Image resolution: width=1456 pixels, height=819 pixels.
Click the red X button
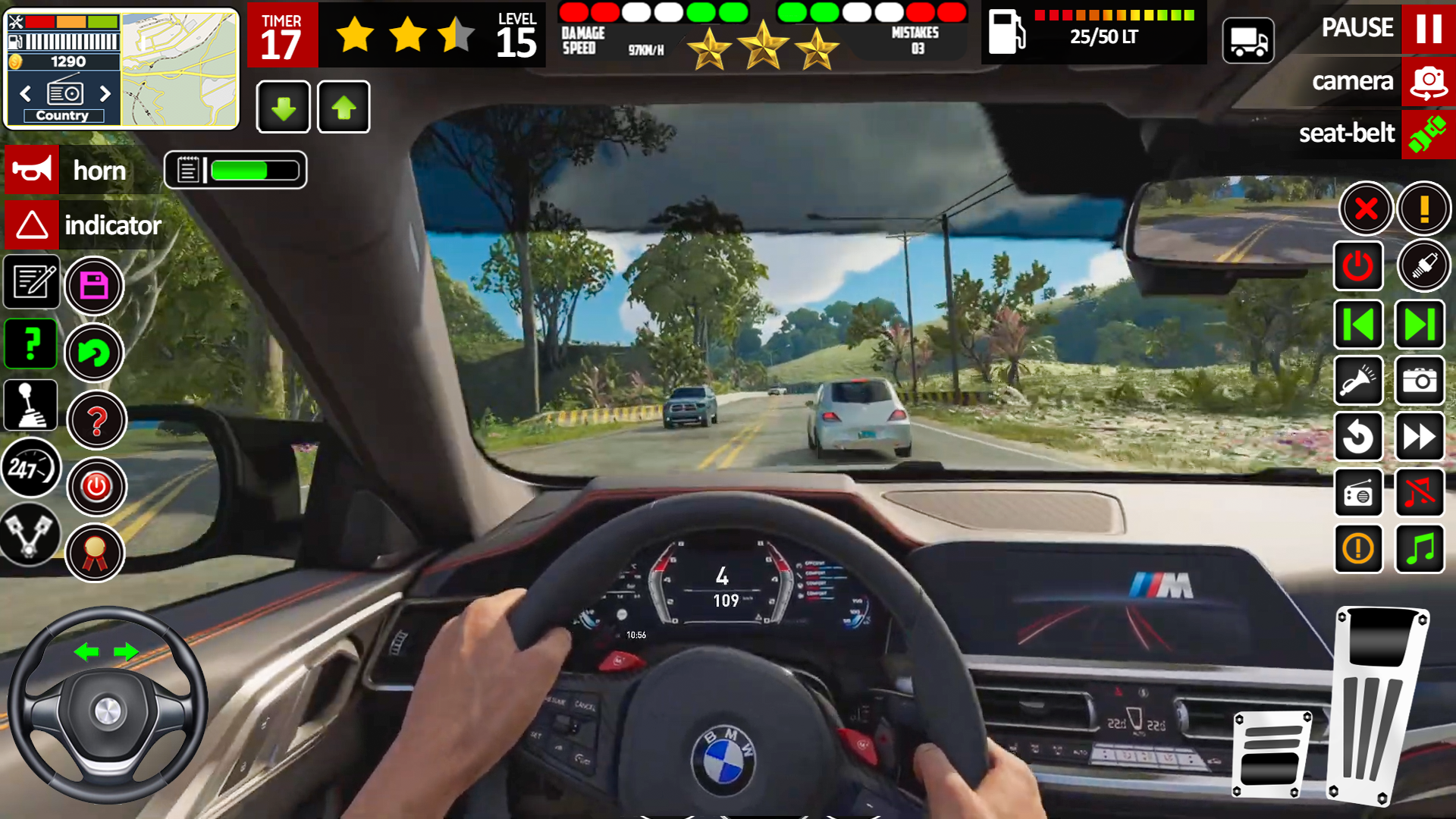point(1365,209)
